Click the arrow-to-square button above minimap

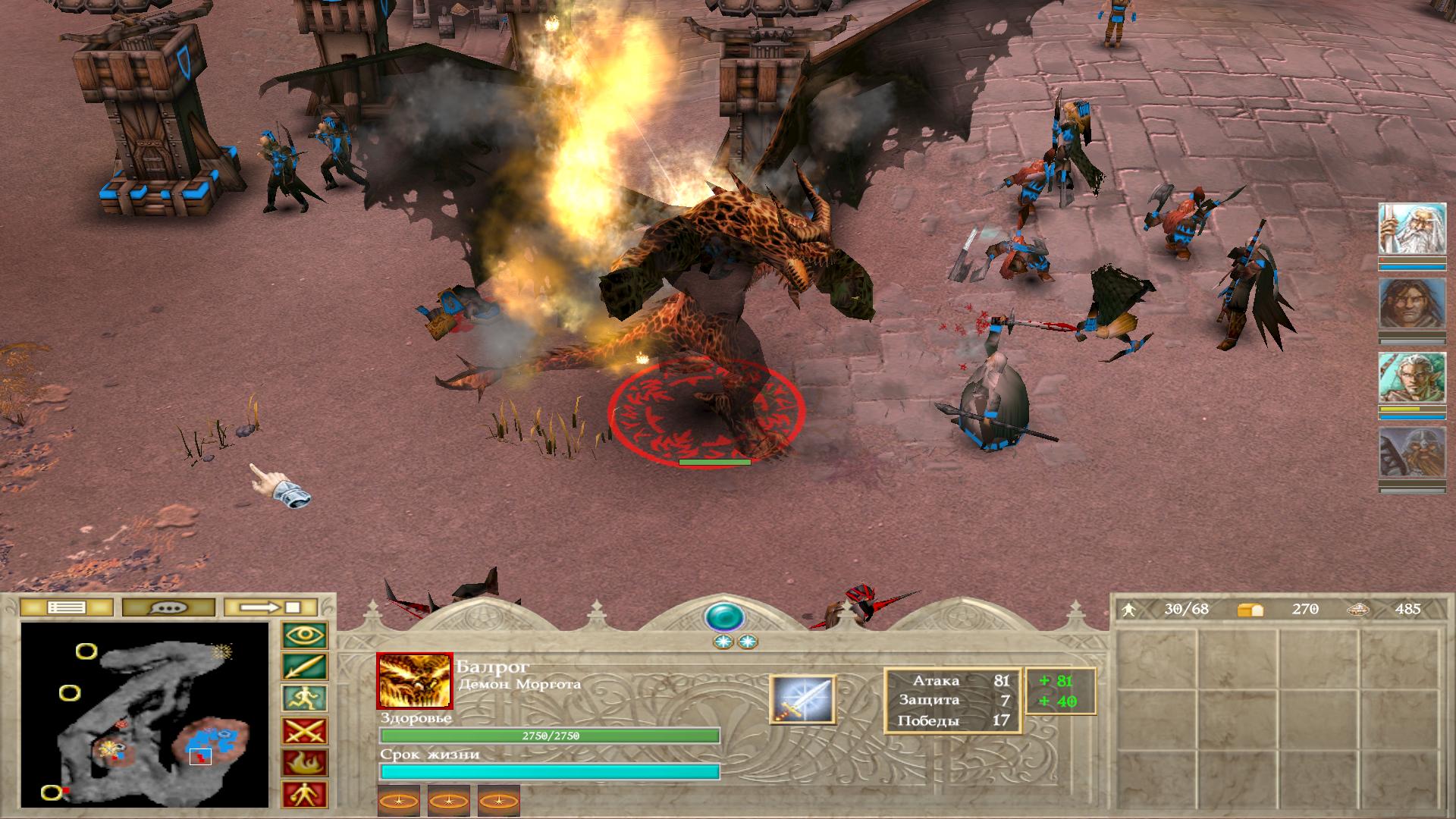[271, 607]
